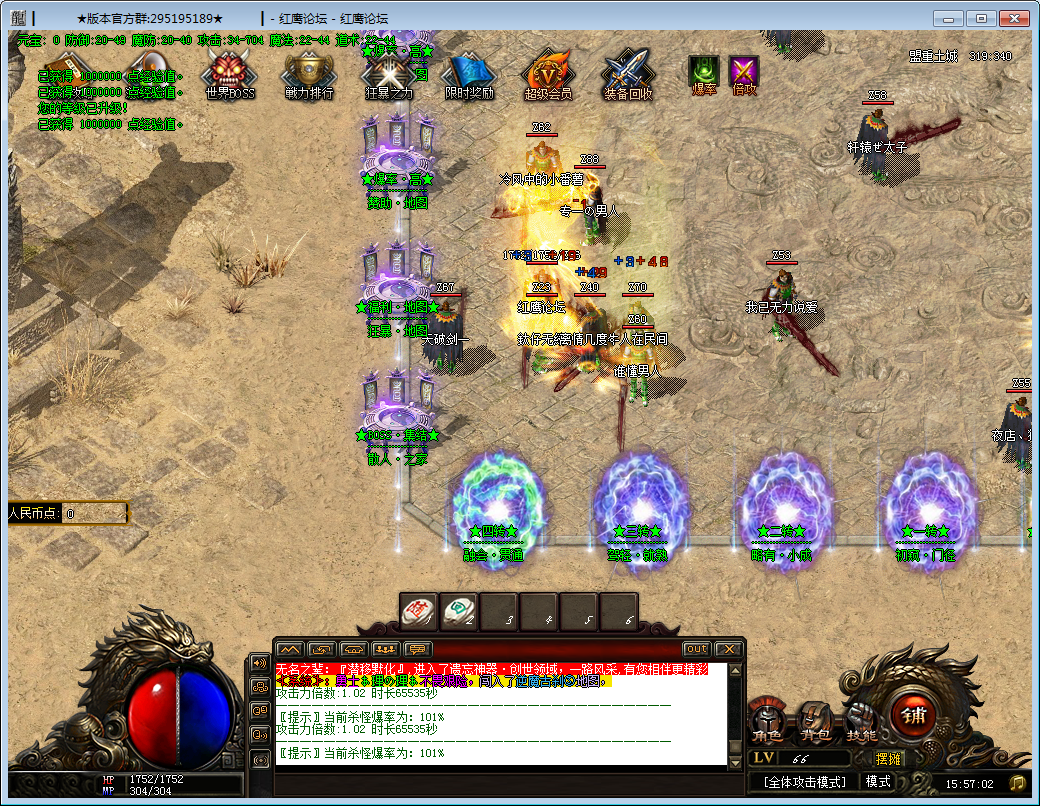
Task: Maximize the game window
Action: [x=983, y=18]
